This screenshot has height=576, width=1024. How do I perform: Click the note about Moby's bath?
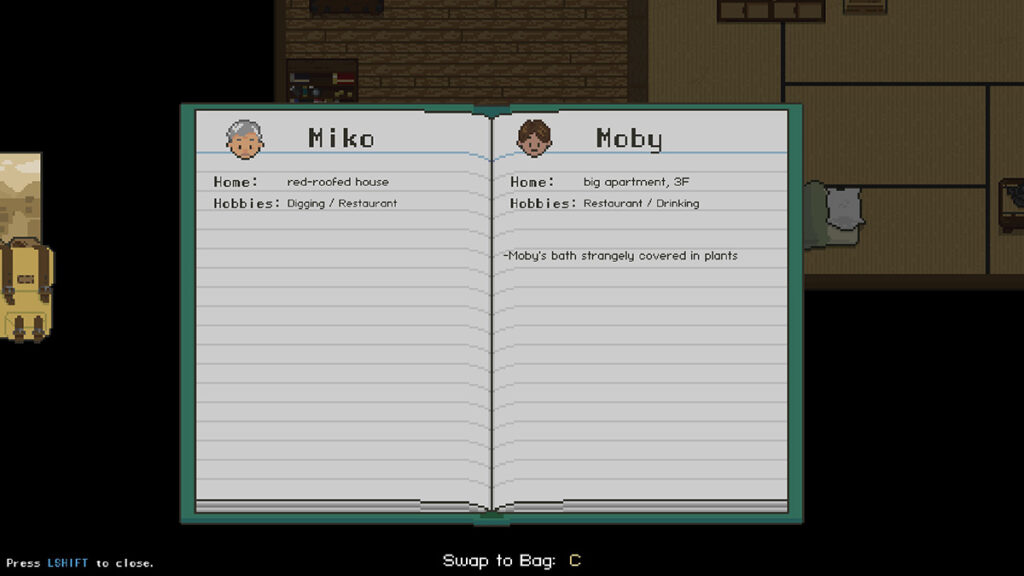click(x=621, y=256)
